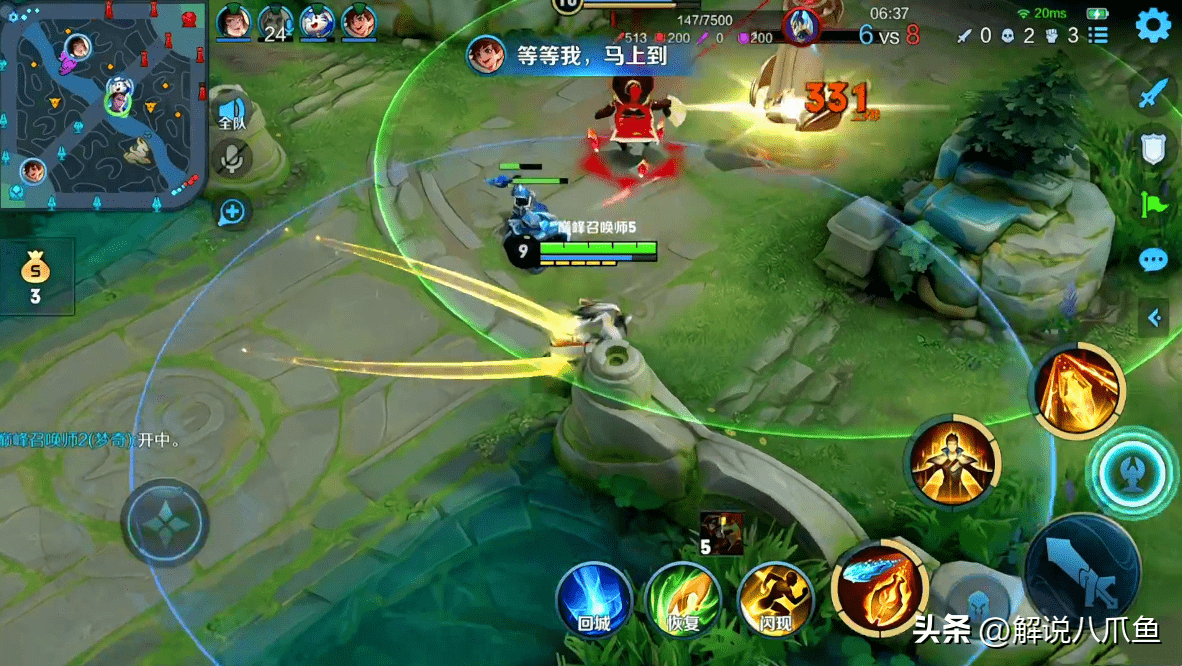
Task: Select the shield defend signal
Action: [1153, 149]
